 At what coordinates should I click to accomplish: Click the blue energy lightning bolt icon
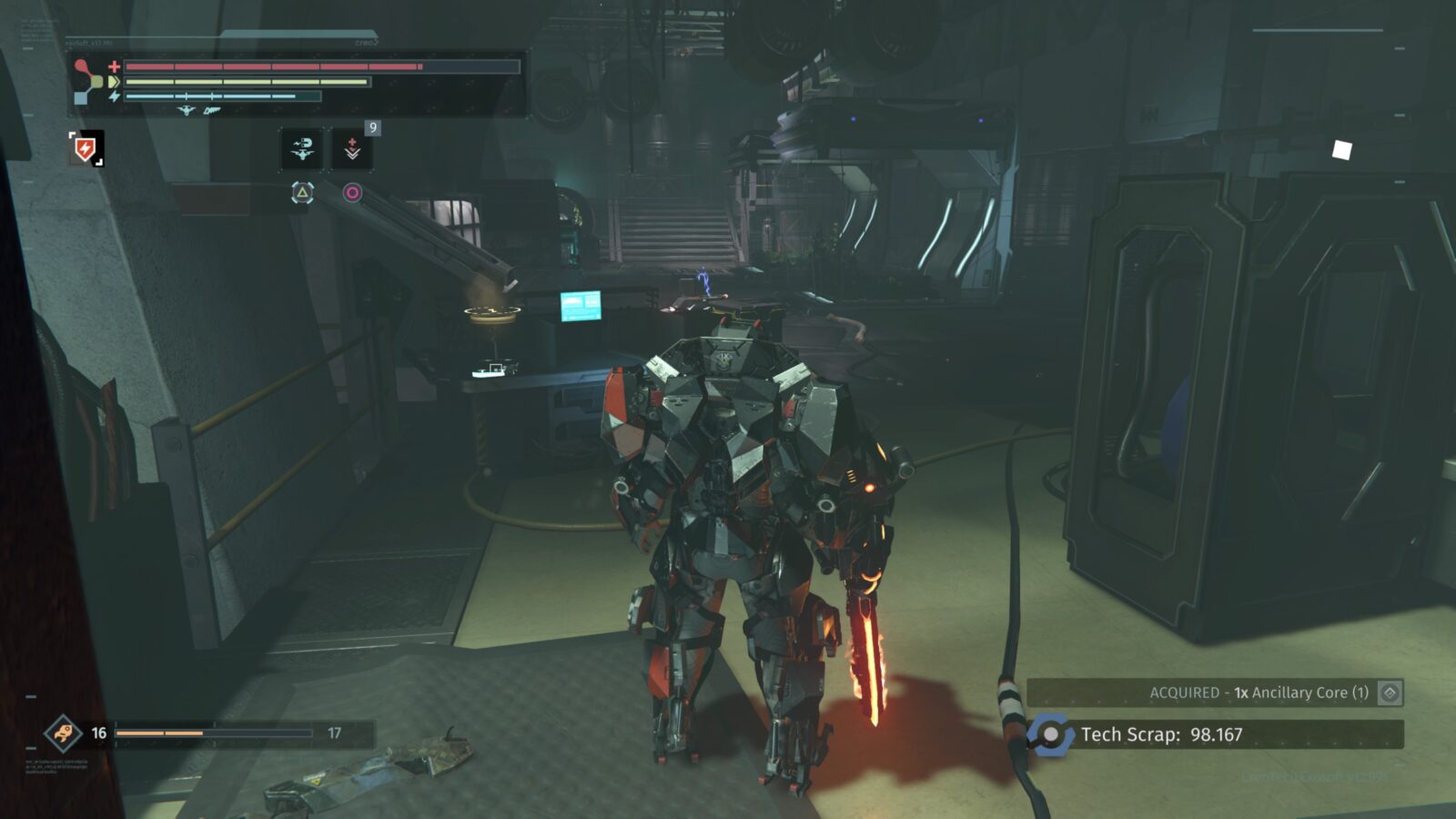[115, 96]
